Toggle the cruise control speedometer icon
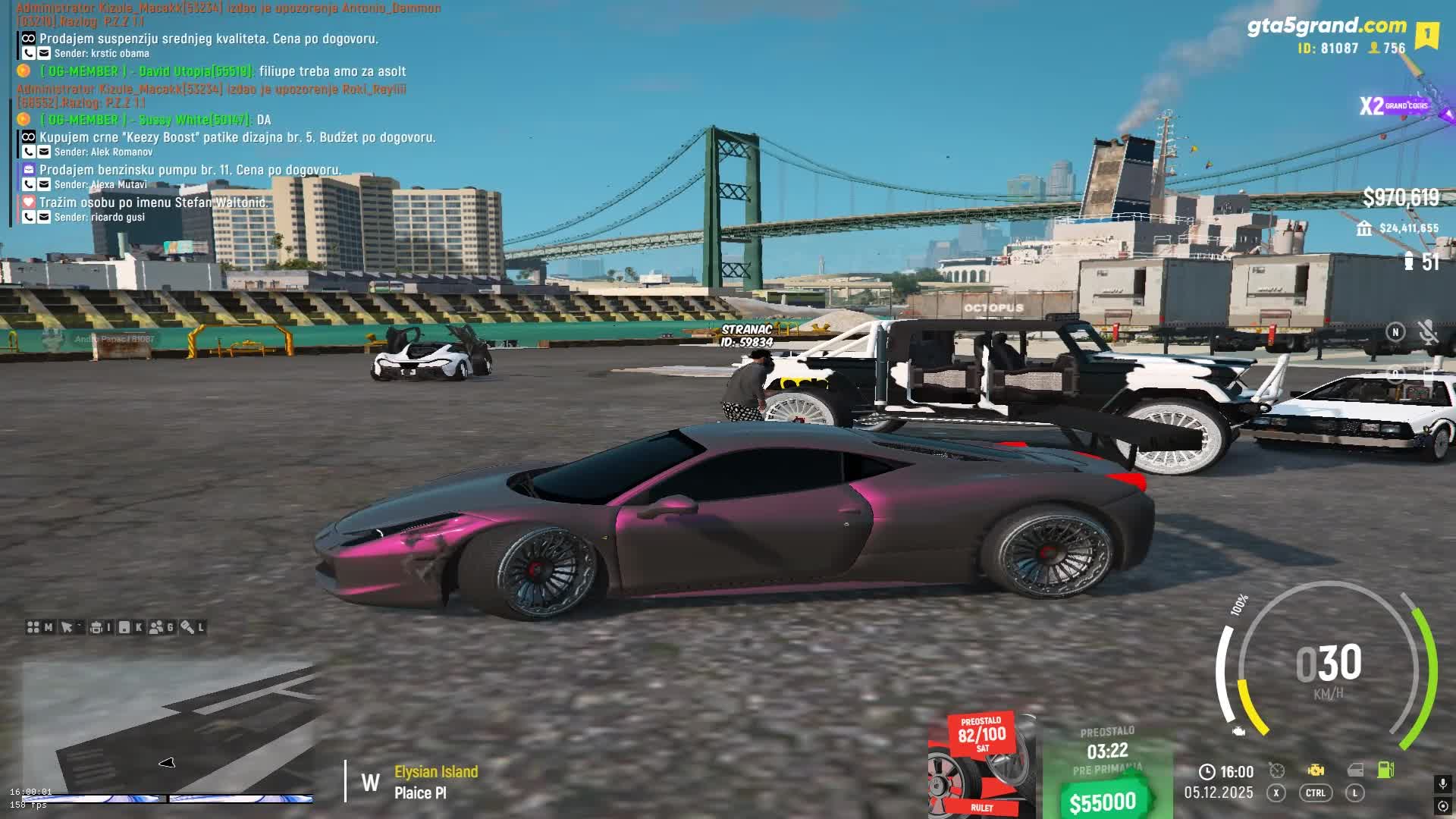Image resolution: width=1456 pixels, height=819 pixels. coord(1277,770)
